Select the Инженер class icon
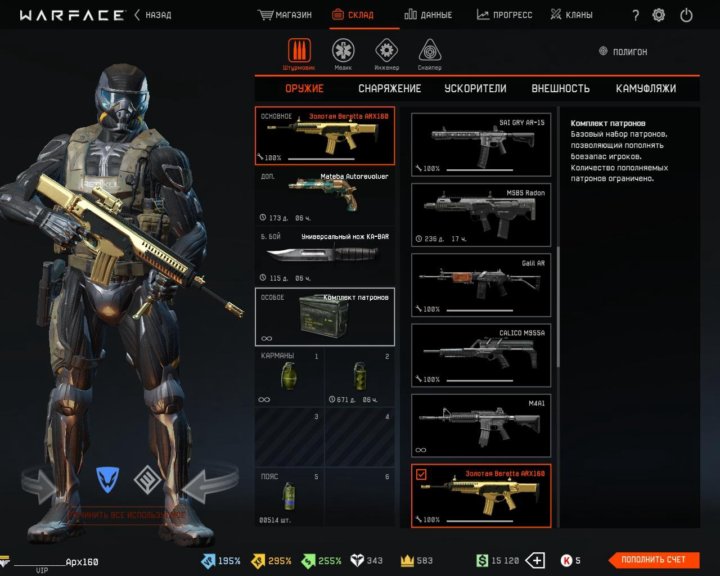 point(387,52)
